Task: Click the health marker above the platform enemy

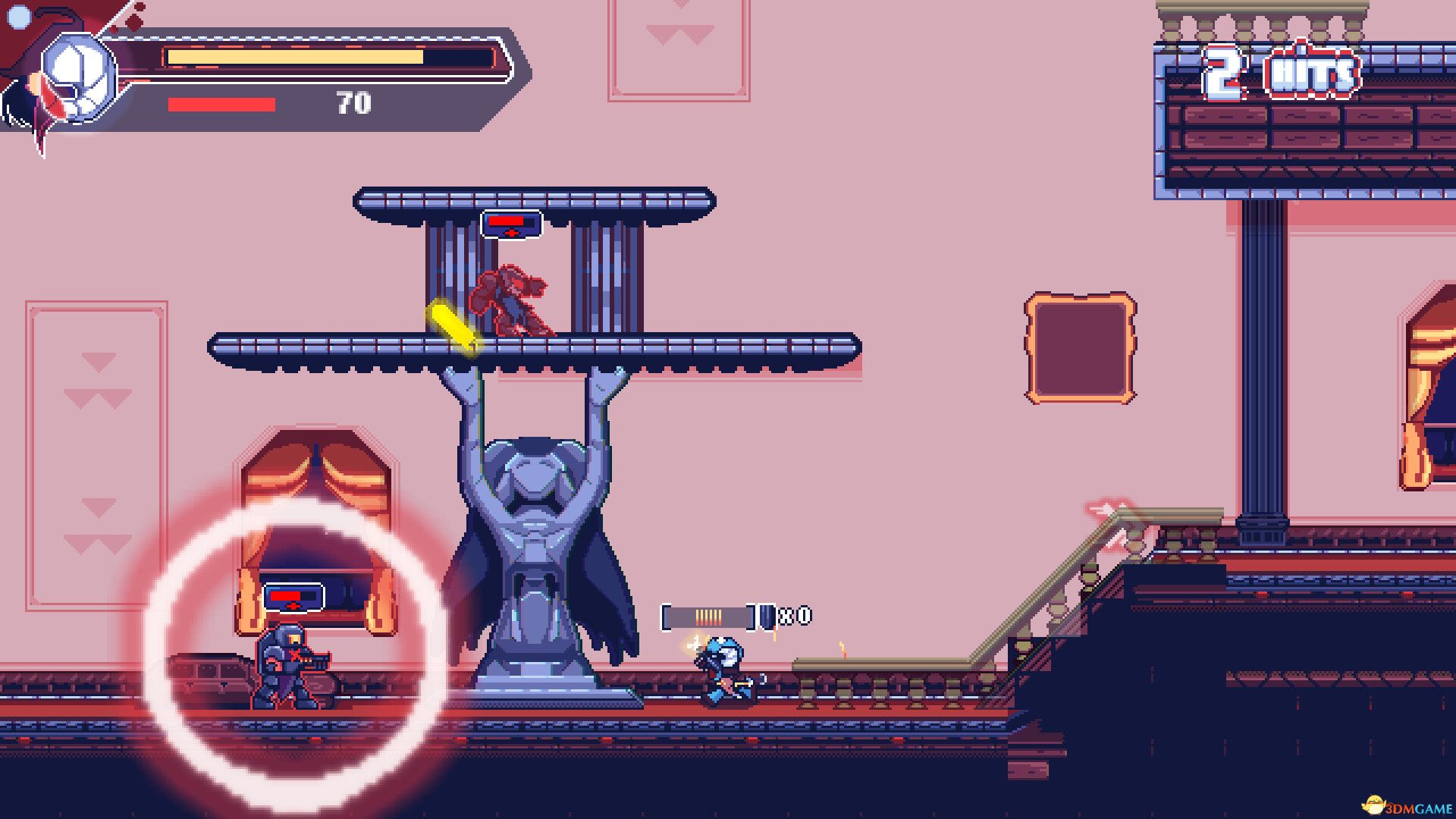Action: 512,224
